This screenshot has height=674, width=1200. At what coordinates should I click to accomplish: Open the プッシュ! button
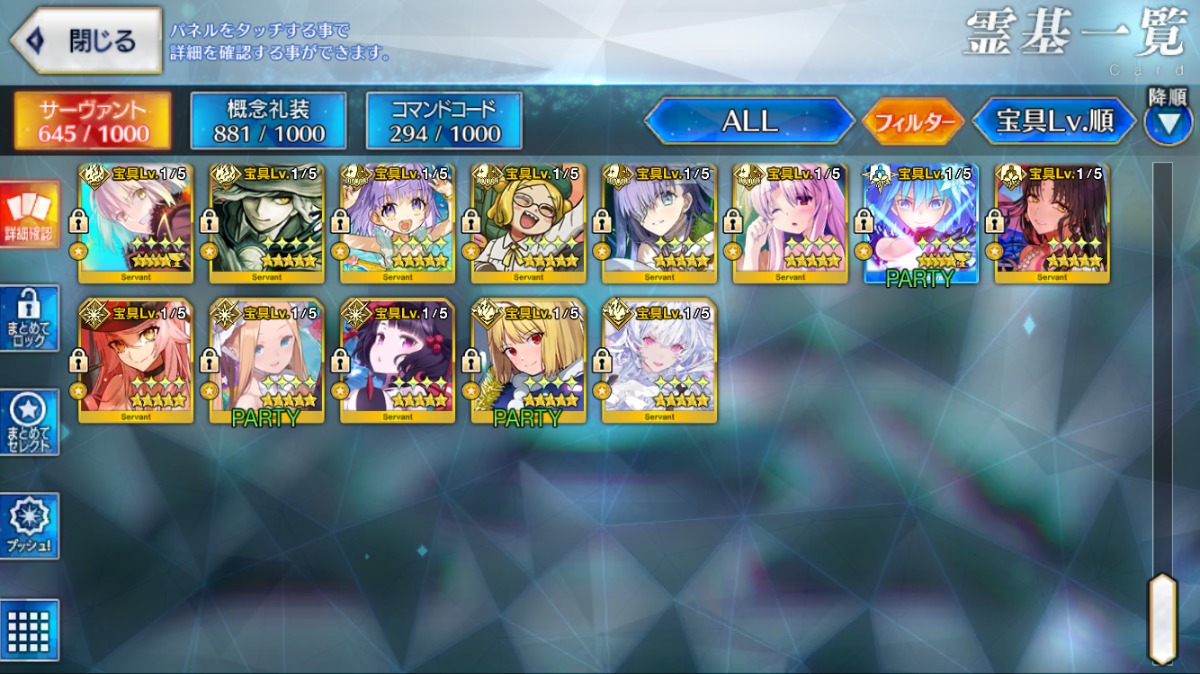point(30,526)
